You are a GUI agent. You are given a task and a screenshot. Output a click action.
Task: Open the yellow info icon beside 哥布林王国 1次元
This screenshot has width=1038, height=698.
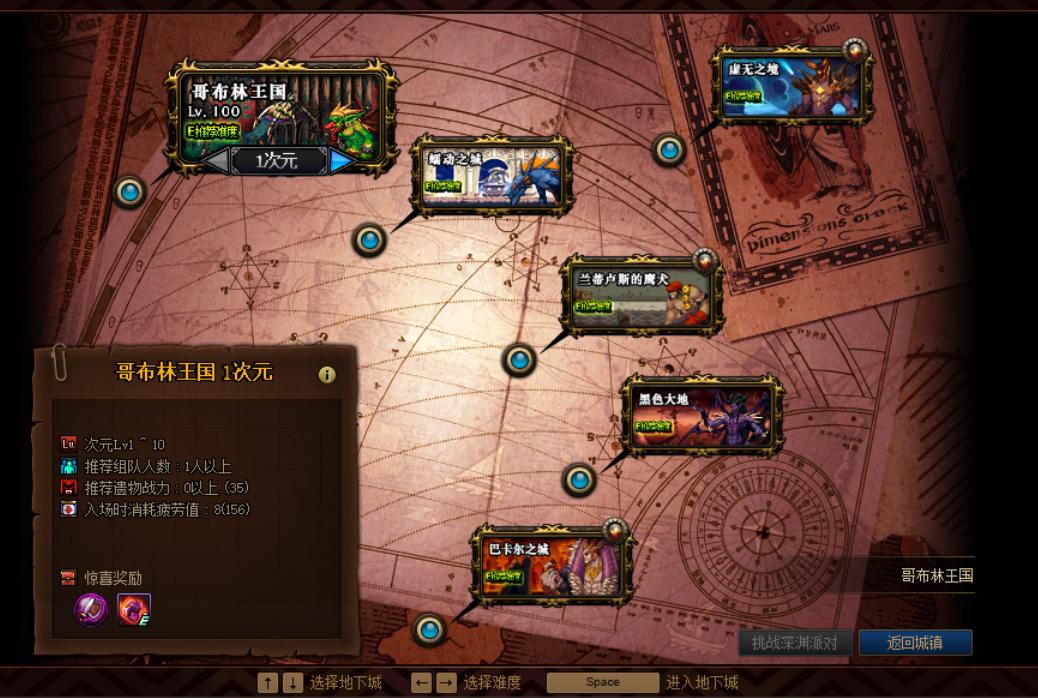pos(326,375)
